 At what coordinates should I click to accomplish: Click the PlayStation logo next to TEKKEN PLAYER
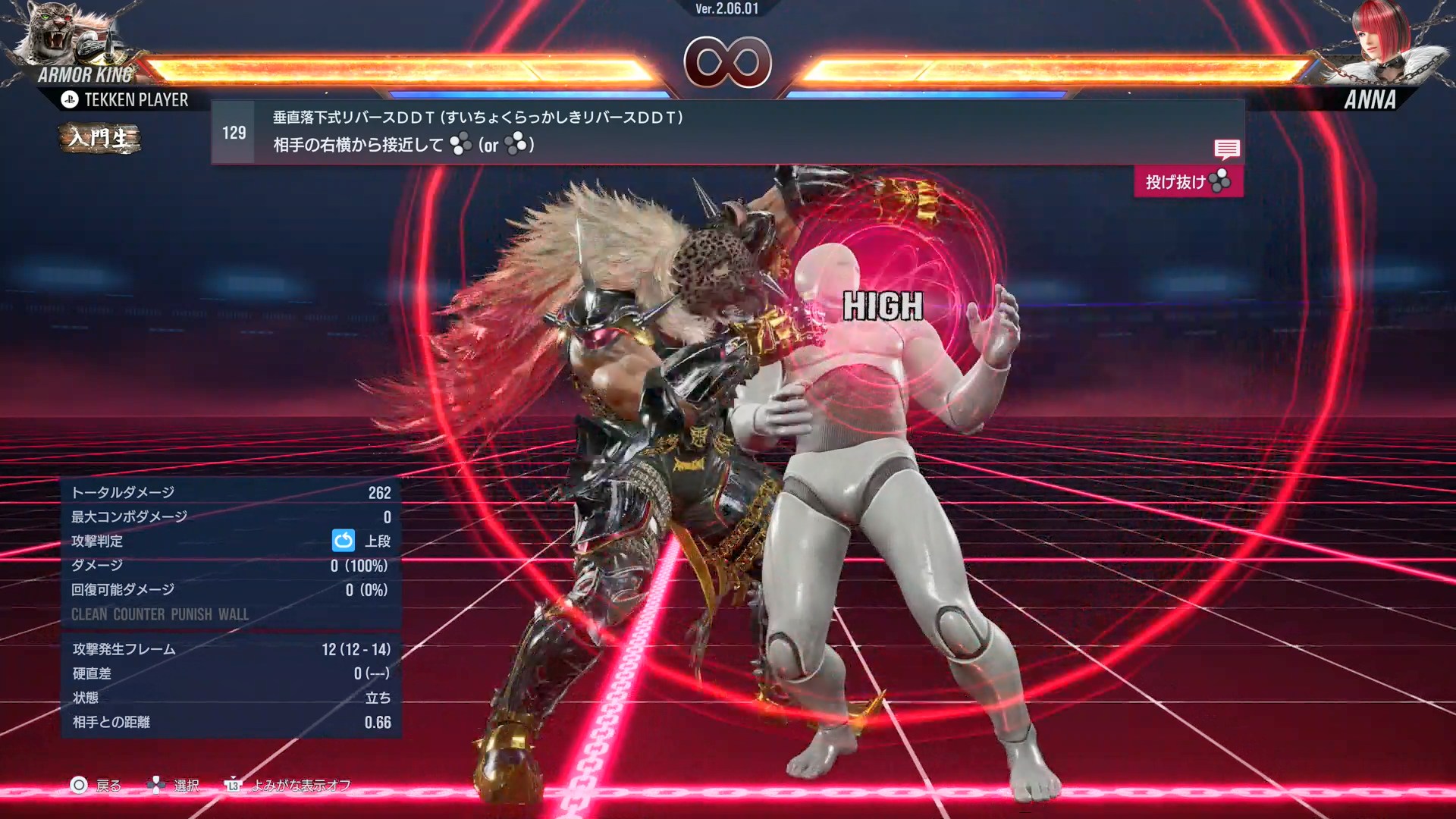click(x=70, y=99)
